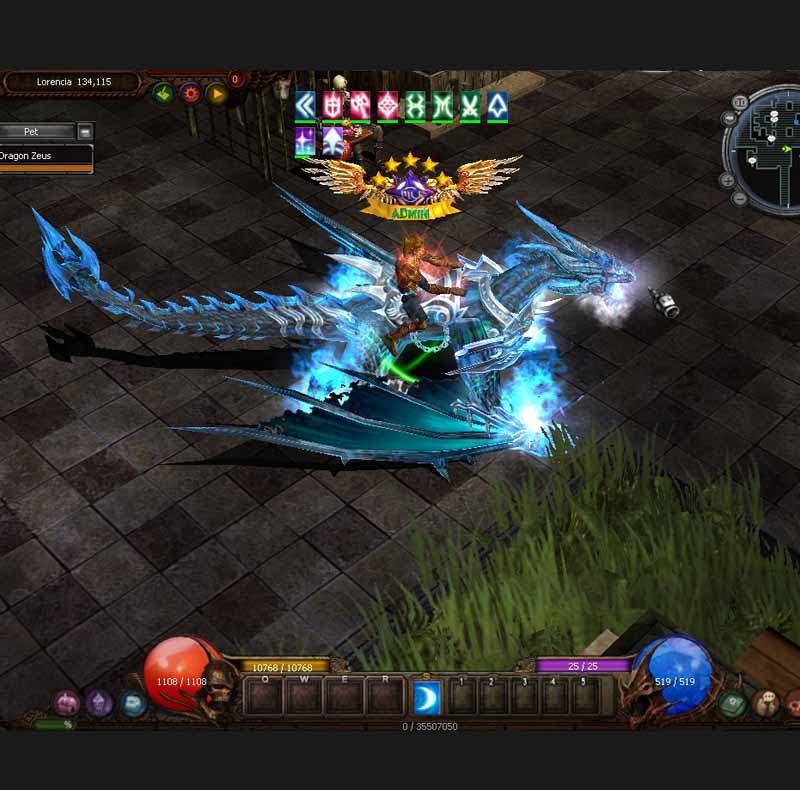Screen dimensions: 800x790
Task: Zoom in the minimap with the plus button
Action: (727, 181)
